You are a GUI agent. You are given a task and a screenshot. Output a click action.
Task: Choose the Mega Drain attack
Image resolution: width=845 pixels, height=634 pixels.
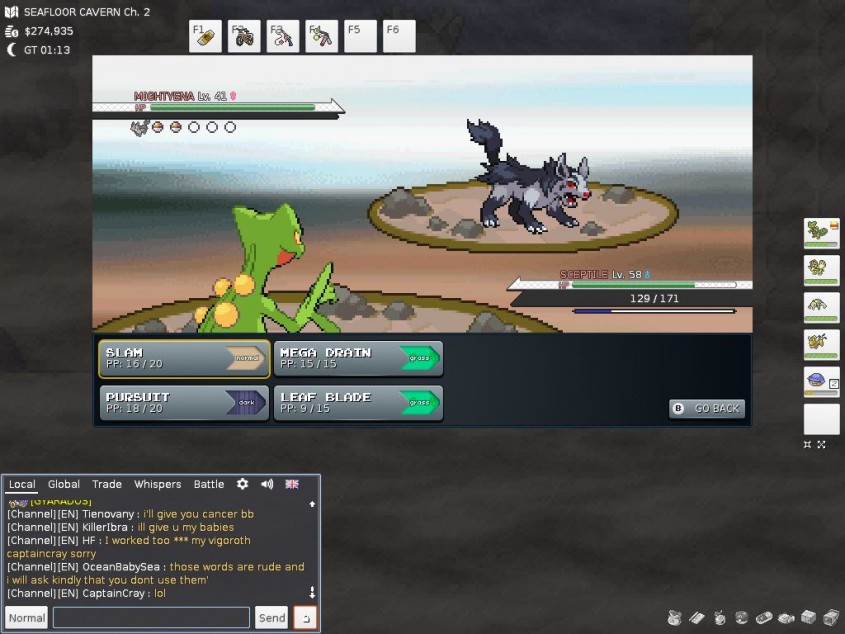click(358, 358)
